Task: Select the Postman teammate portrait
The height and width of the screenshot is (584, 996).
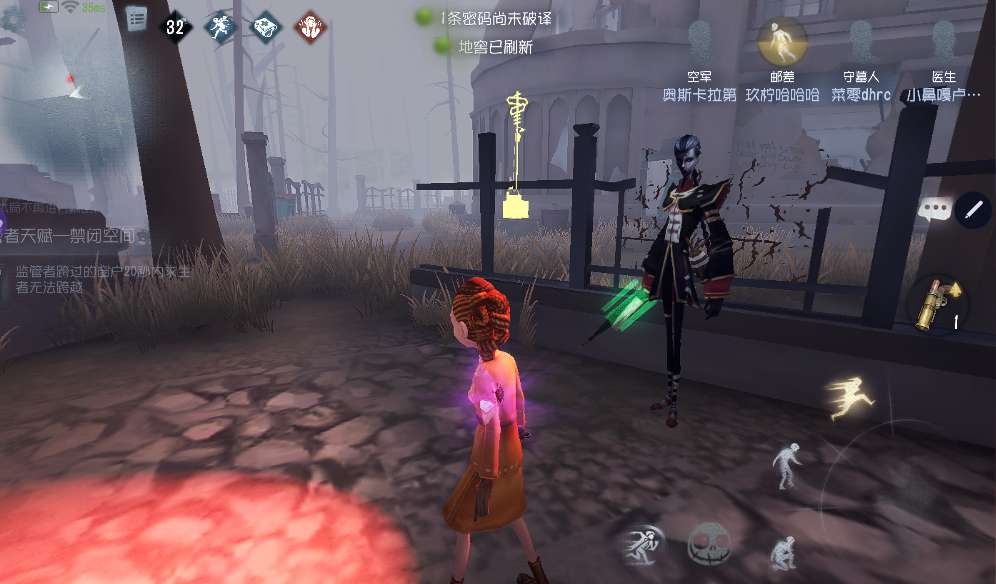Action: [782, 41]
